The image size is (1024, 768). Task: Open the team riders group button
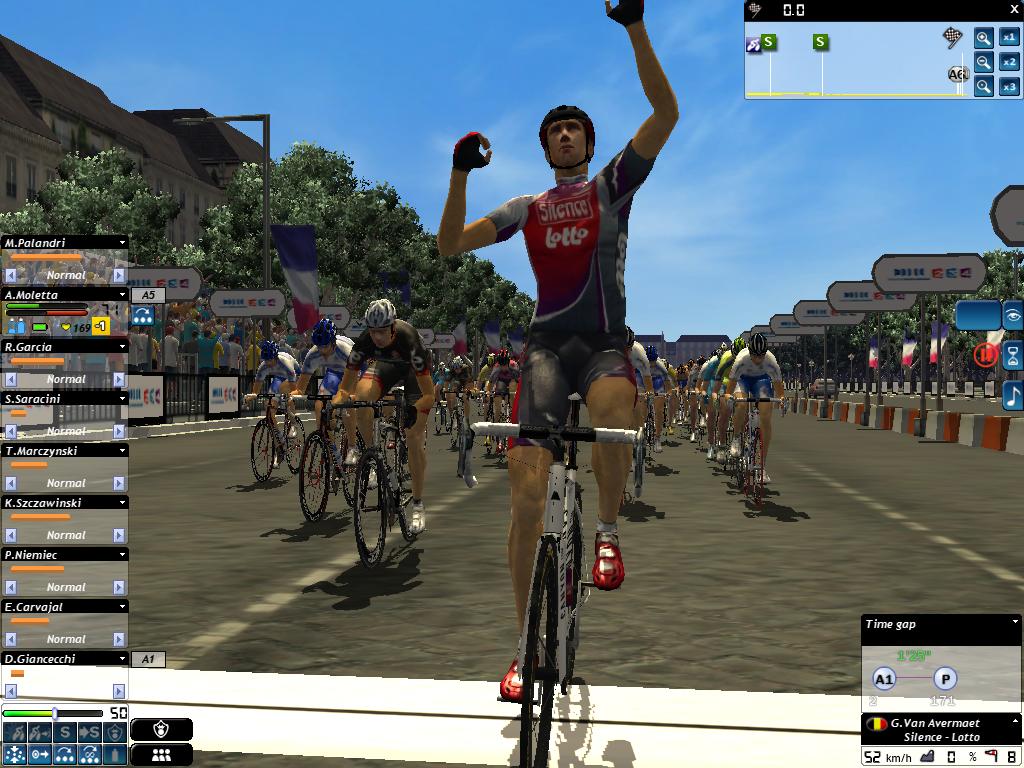point(161,755)
